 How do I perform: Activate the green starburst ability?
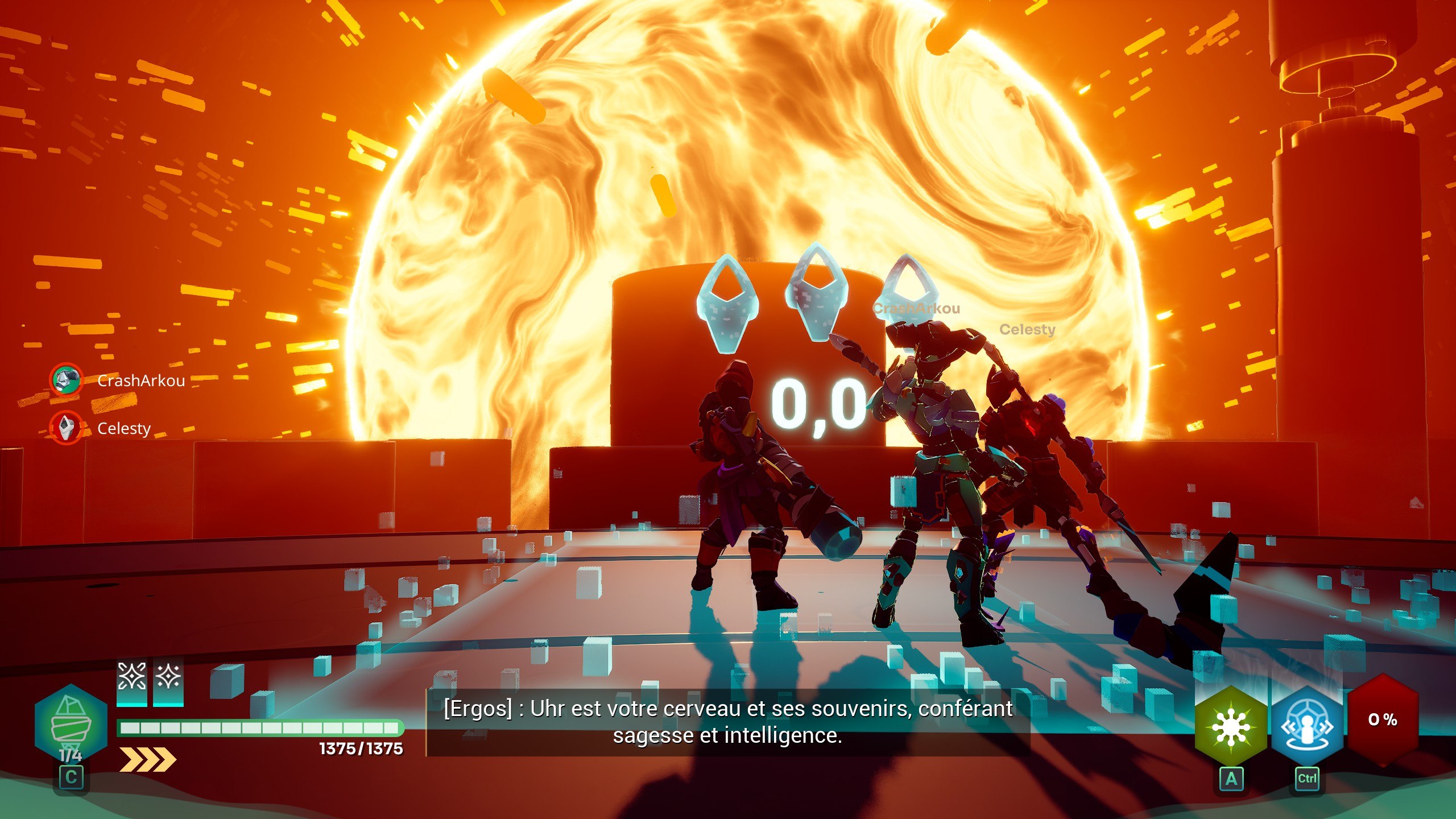[1231, 726]
